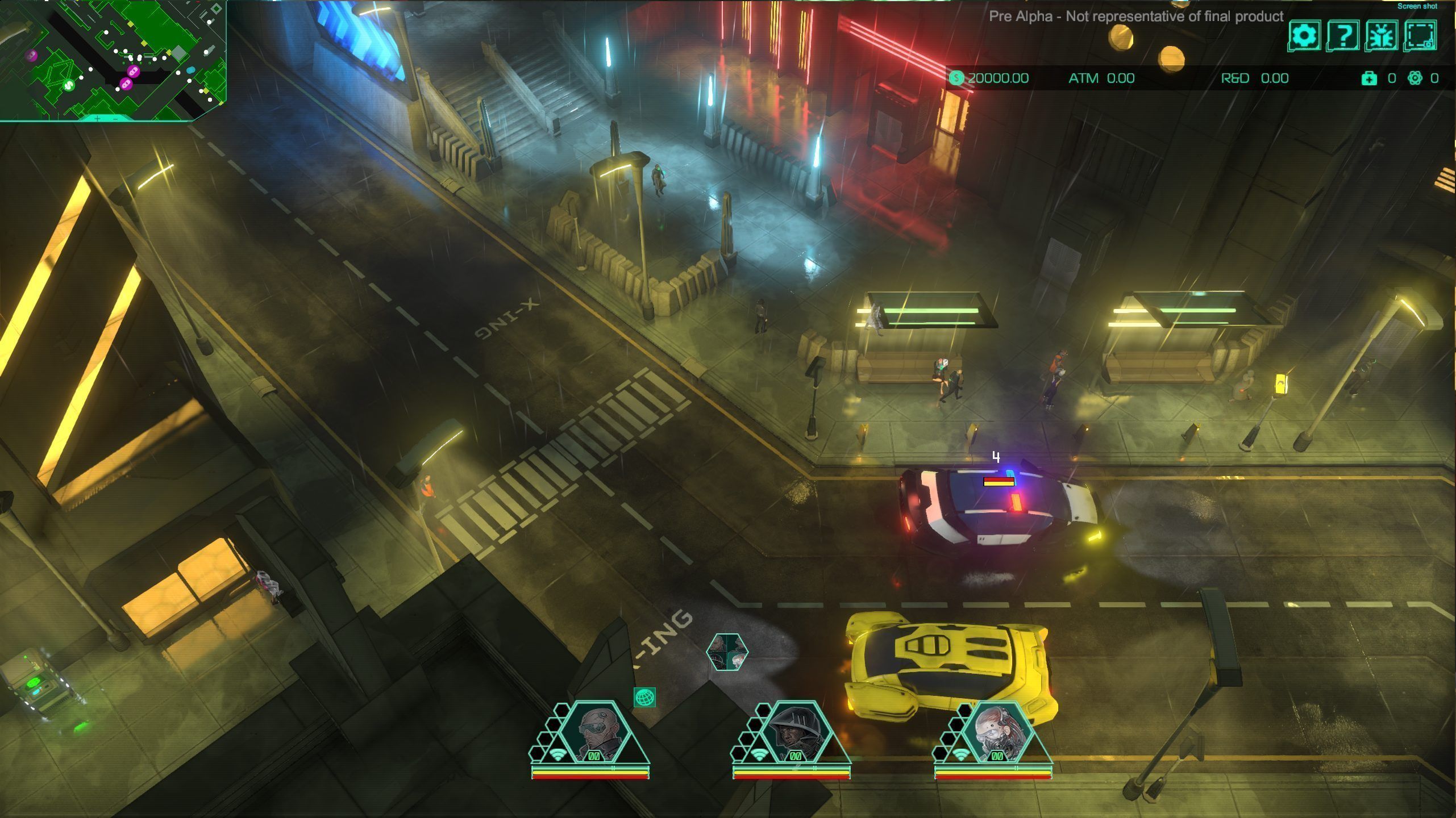Report a bug with the bug icon
Image resolution: width=1456 pixels, height=818 pixels.
[x=1382, y=36]
